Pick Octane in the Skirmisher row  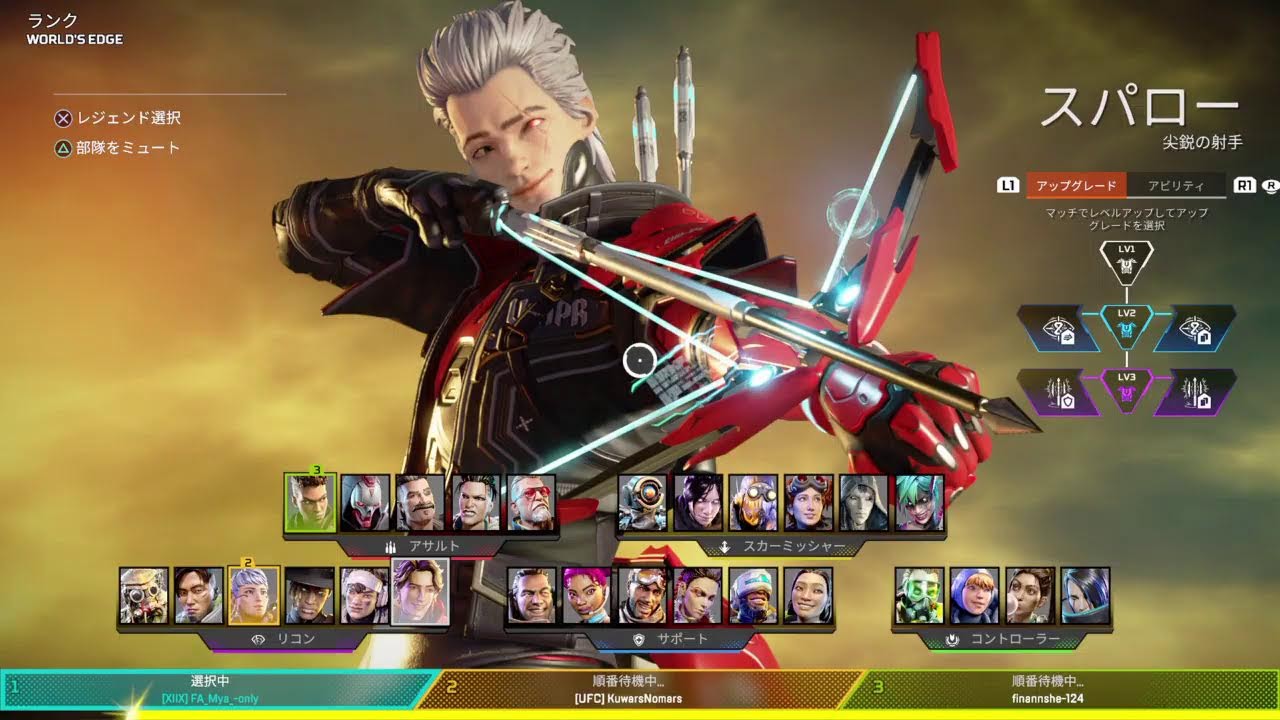coord(753,502)
